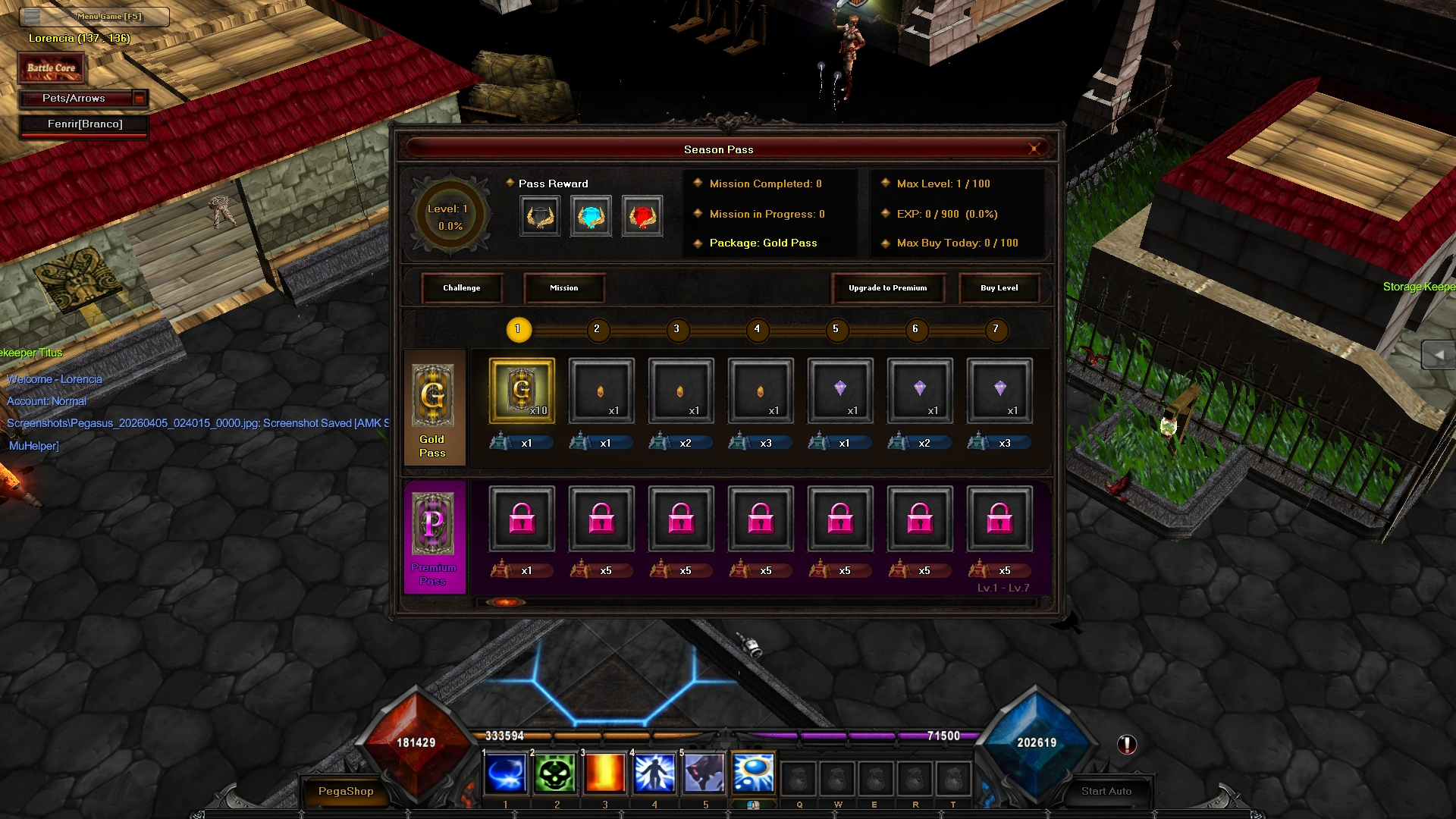Select the blue gem pass reward
The height and width of the screenshot is (819, 1456).
click(591, 217)
